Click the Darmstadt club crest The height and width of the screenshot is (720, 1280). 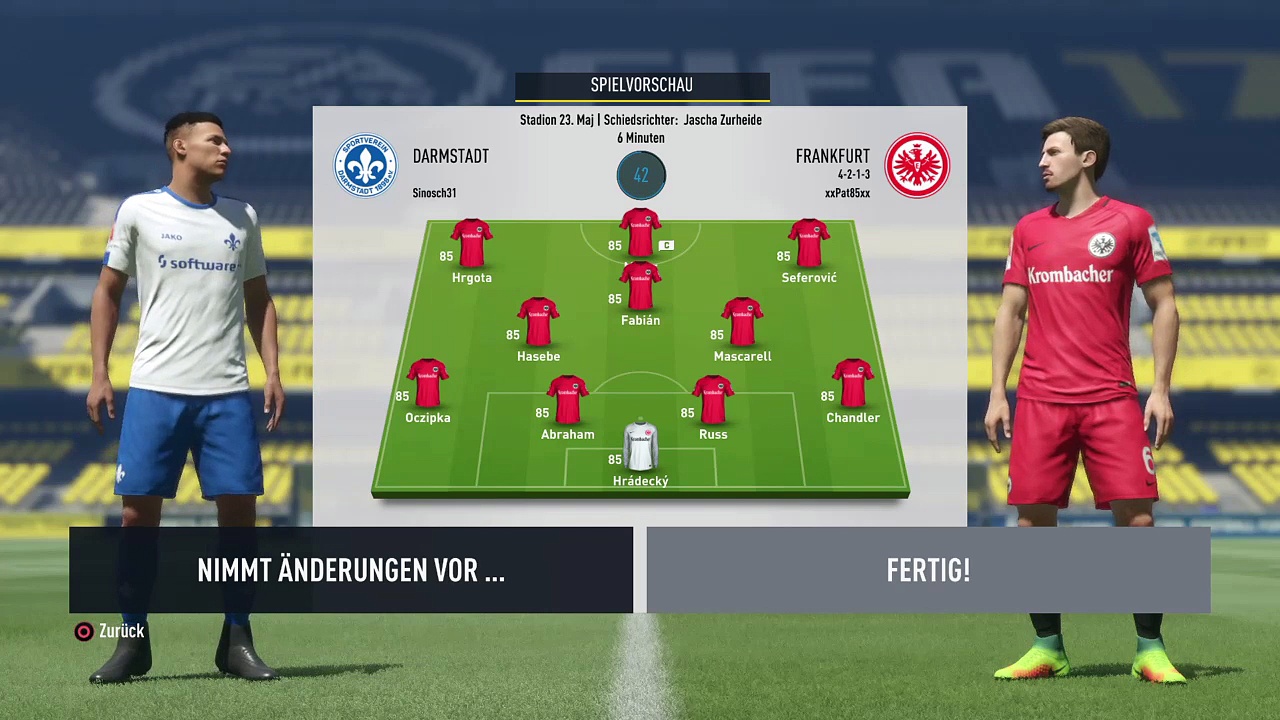(x=365, y=165)
